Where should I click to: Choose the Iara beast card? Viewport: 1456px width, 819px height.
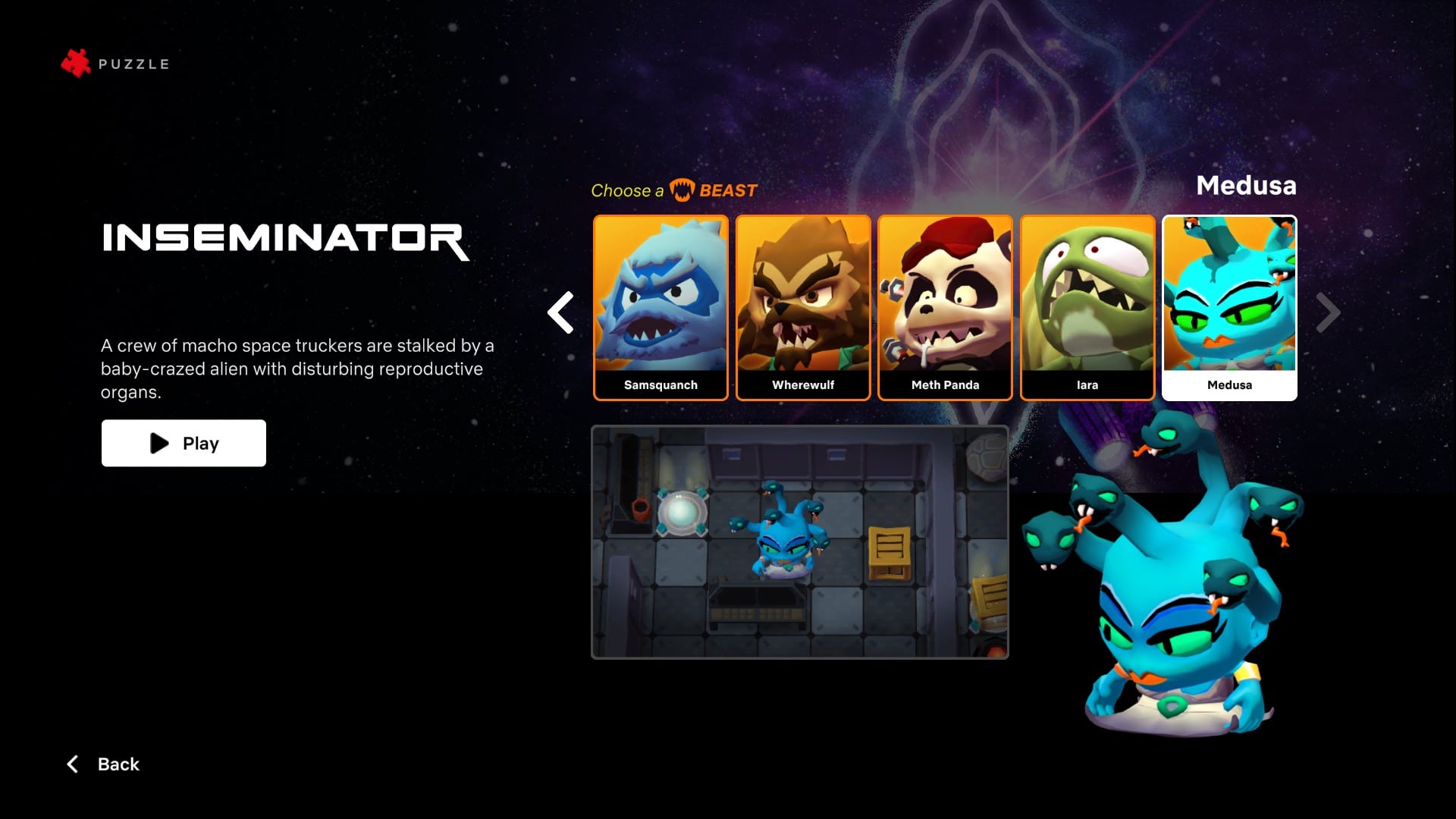click(x=1087, y=307)
